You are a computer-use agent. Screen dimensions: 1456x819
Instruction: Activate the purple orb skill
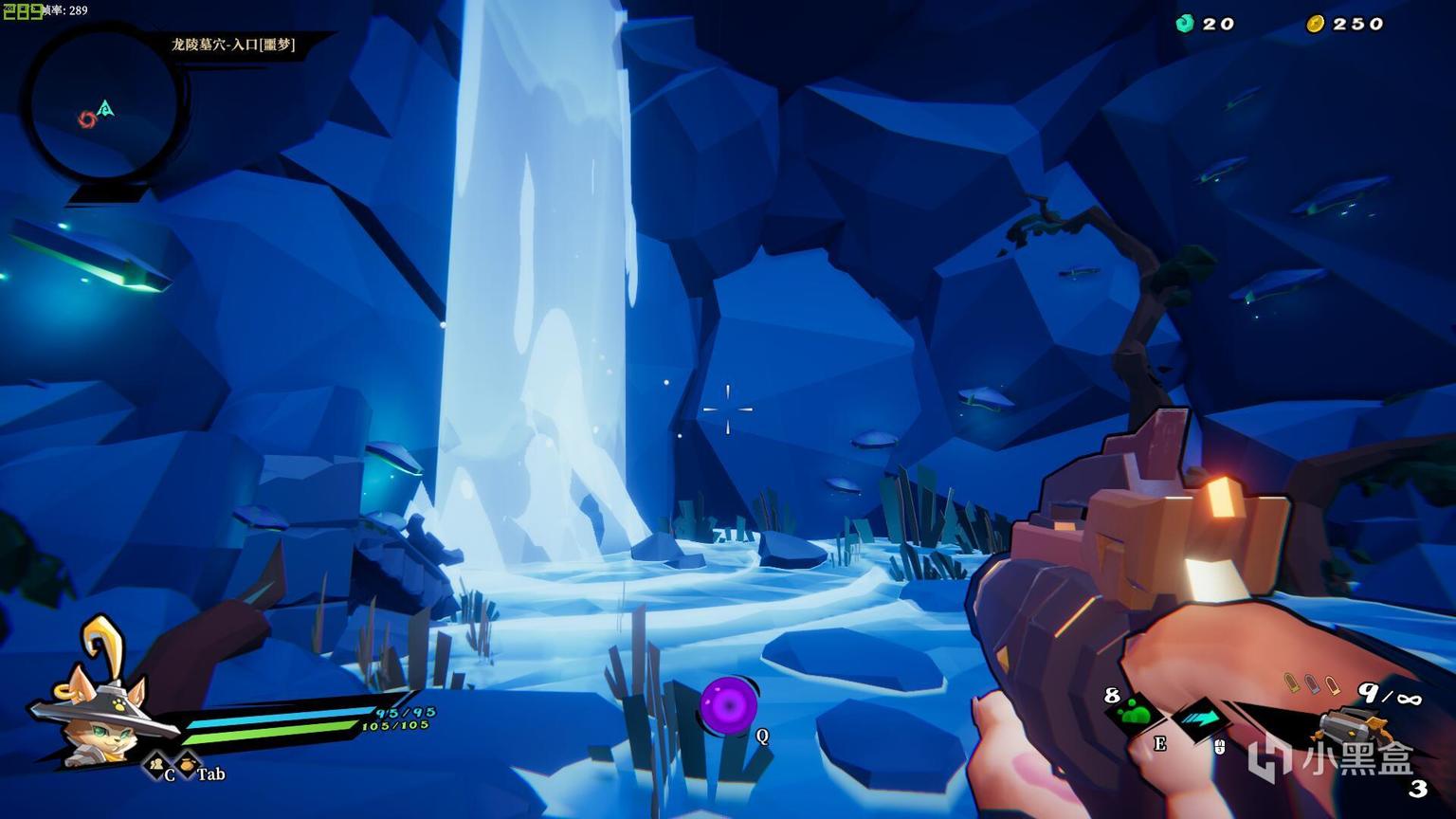coord(728,705)
